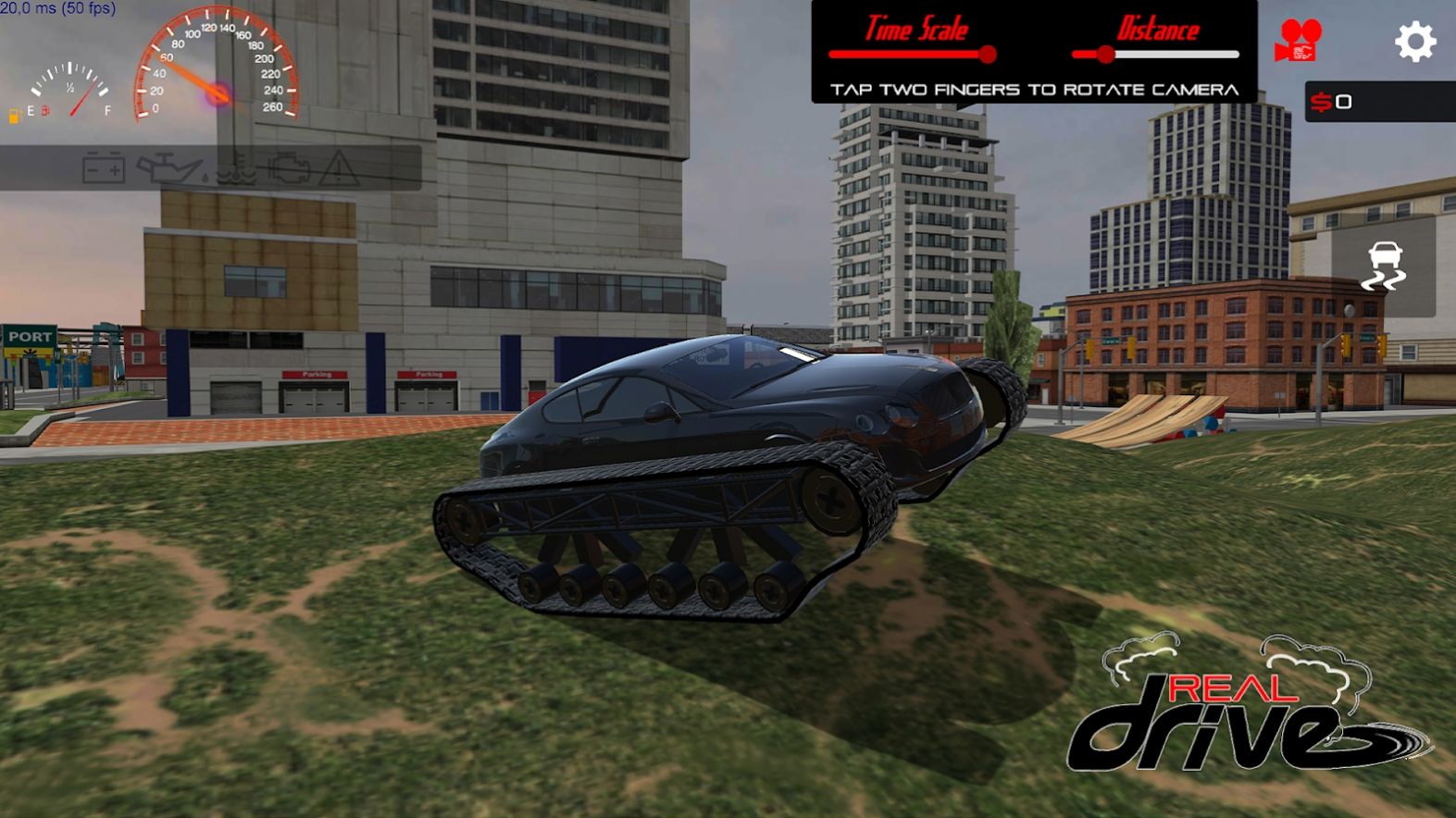This screenshot has width=1456, height=818.
Task: Adjust the Time Scale slider handle
Action: 989,53
